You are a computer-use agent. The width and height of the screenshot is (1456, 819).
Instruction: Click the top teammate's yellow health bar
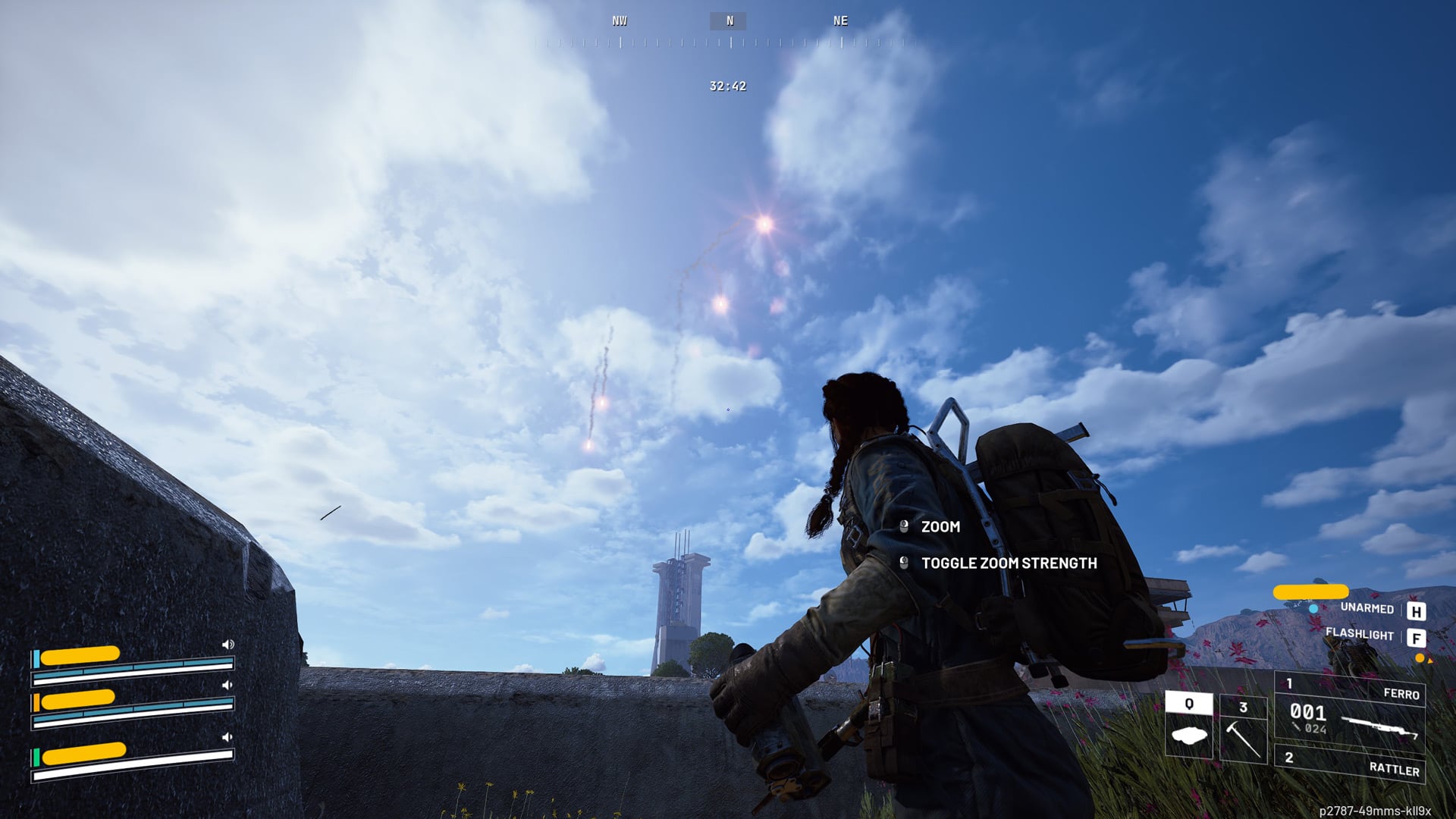[80, 654]
